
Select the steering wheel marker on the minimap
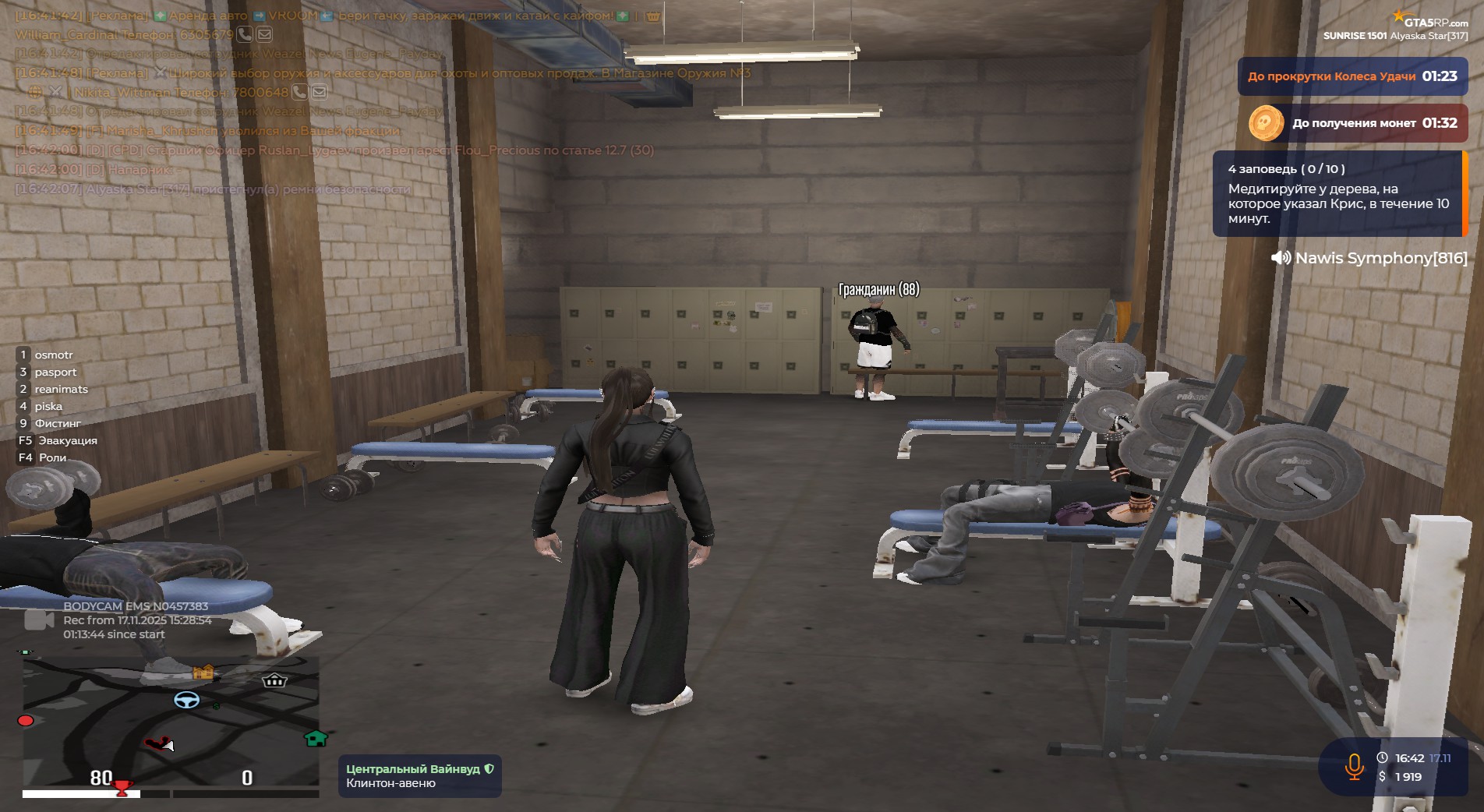tap(186, 700)
